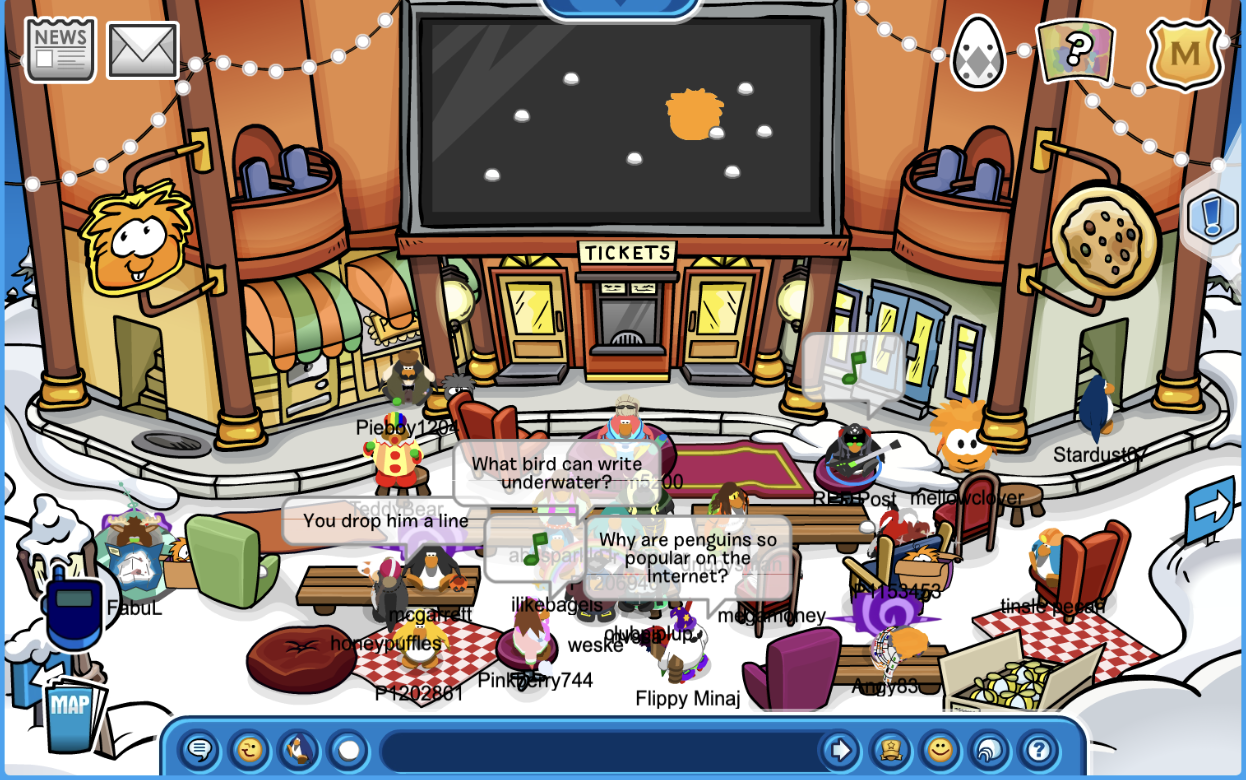The height and width of the screenshot is (780, 1246).
Task: Open the question mark map icon
Action: (1075, 50)
